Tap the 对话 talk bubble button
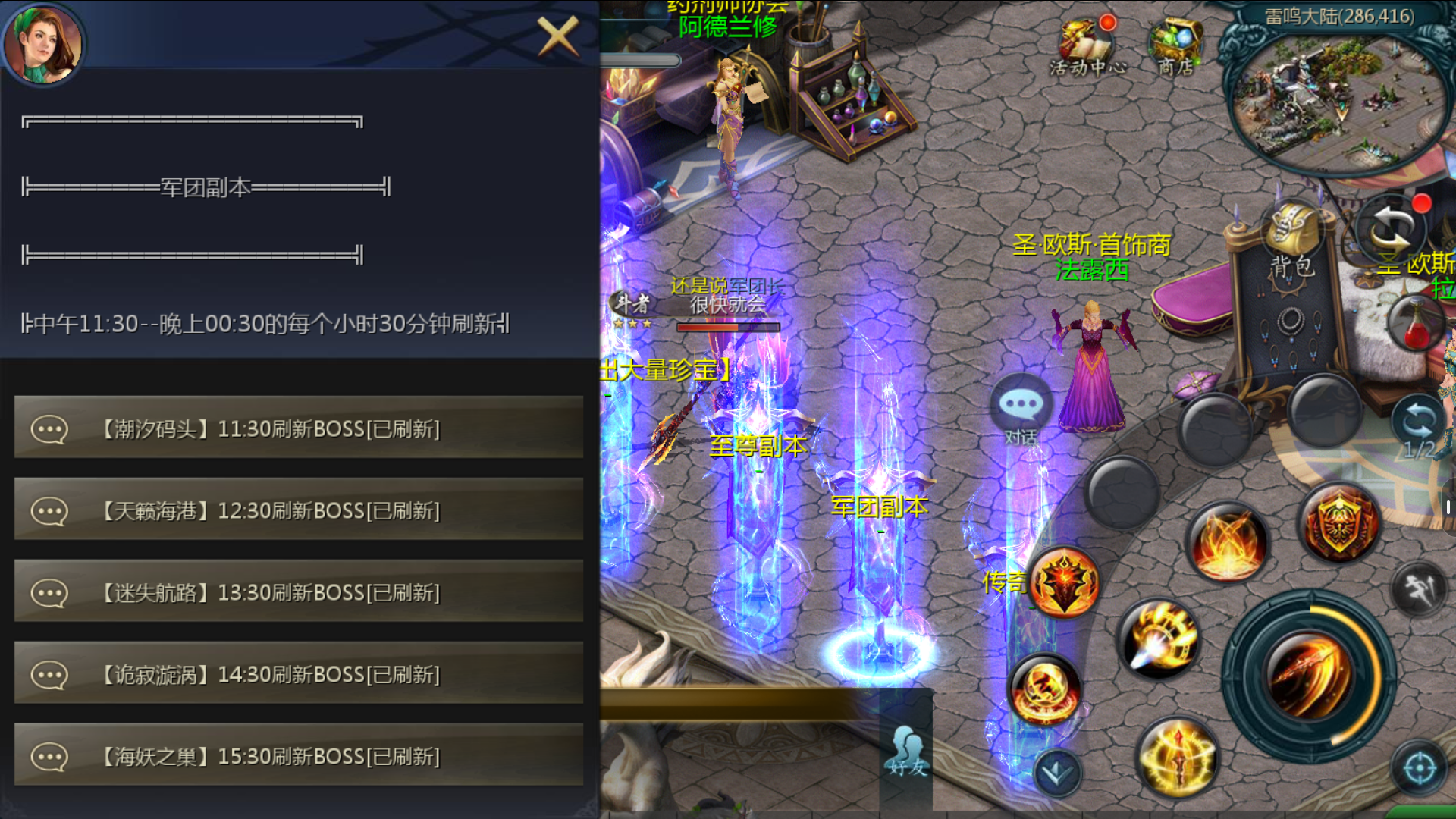This screenshot has width=1456, height=819. 1021,409
